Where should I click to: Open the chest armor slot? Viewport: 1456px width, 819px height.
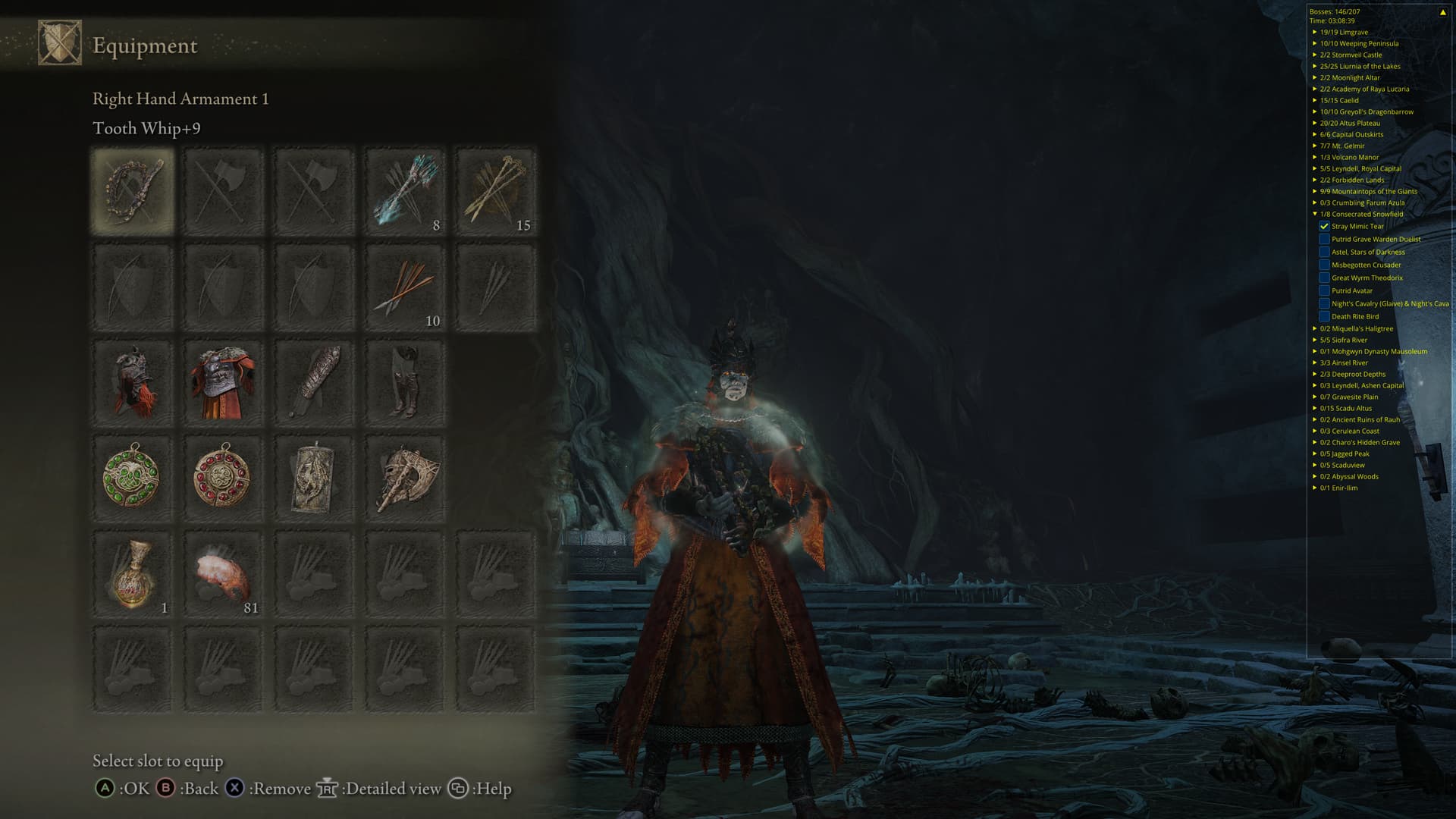tap(222, 383)
